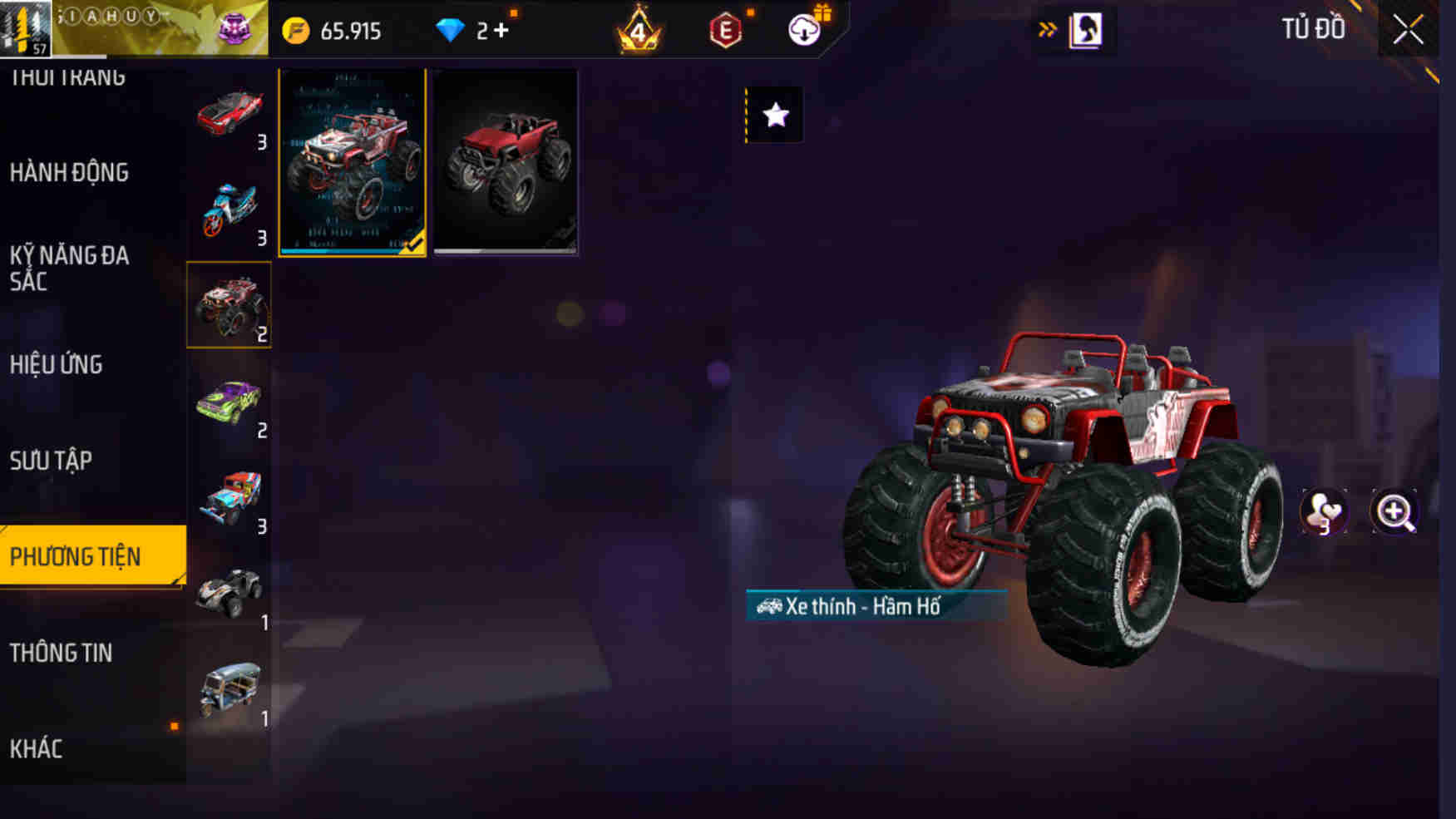Select the plain red monster truck skin thumbnail
The width and height of the screenshot is (1456, 819).
506,161
